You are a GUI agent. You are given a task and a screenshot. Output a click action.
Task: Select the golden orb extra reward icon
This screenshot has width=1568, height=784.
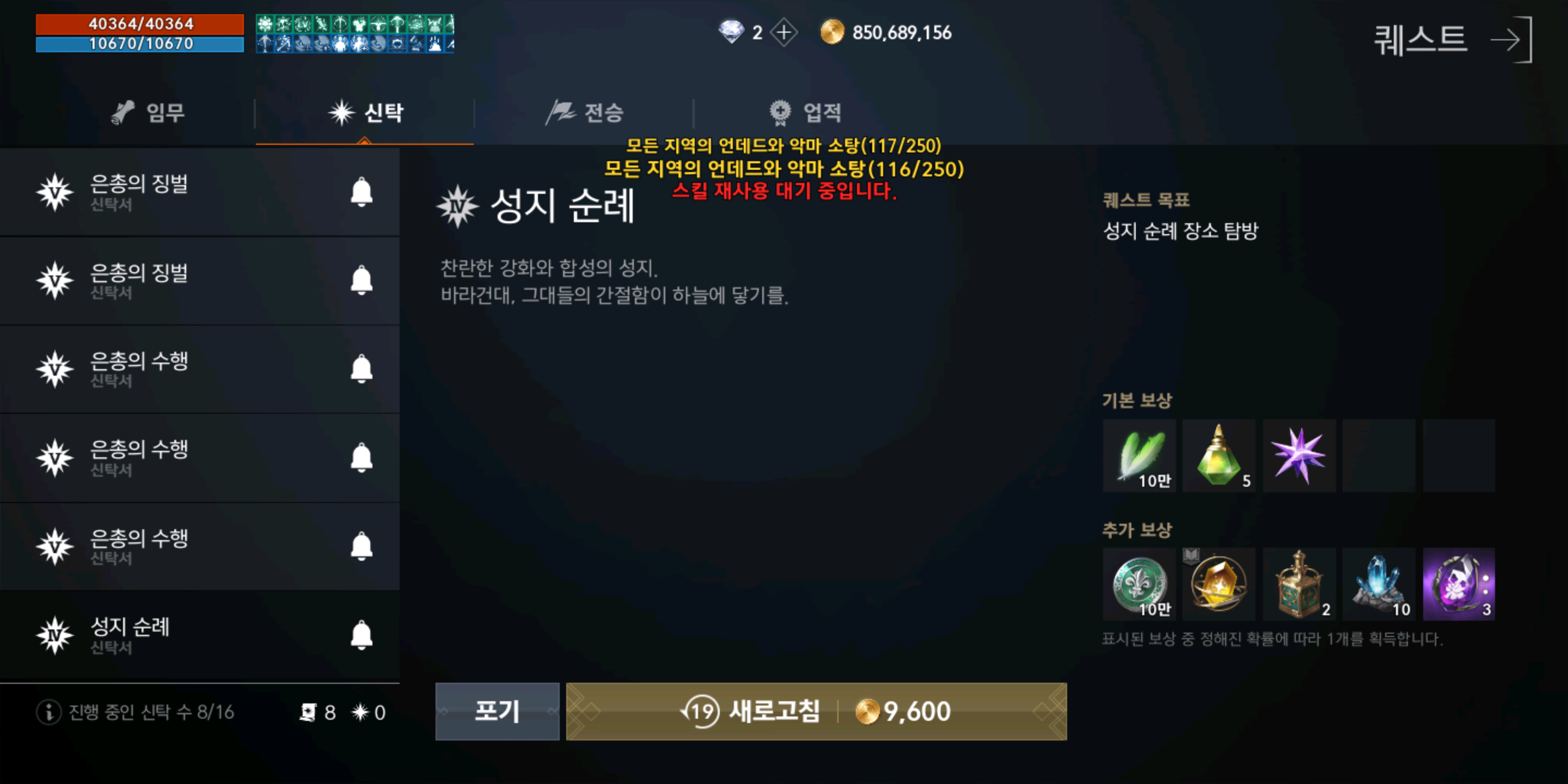(x=1219, y=584)
